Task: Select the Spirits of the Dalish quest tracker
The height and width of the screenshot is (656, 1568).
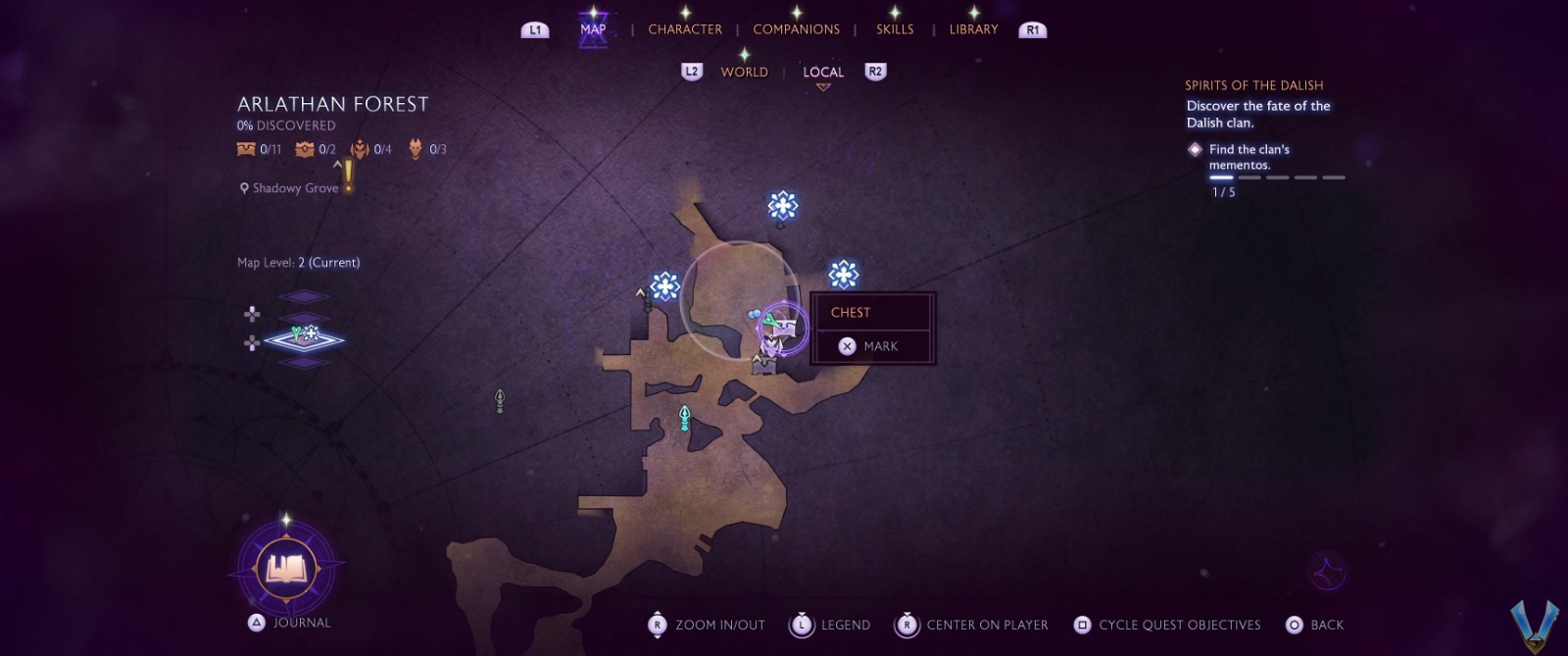Action: click(1253, 85)
